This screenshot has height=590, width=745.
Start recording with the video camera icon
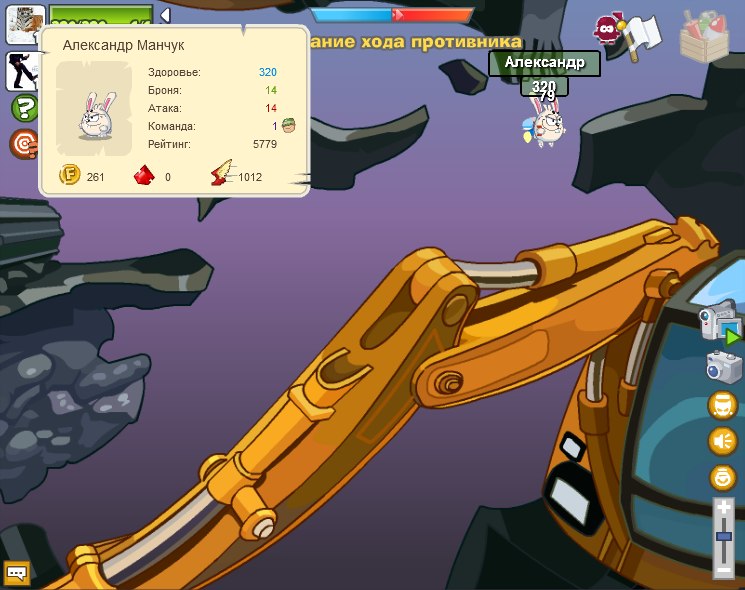[720, 324]
